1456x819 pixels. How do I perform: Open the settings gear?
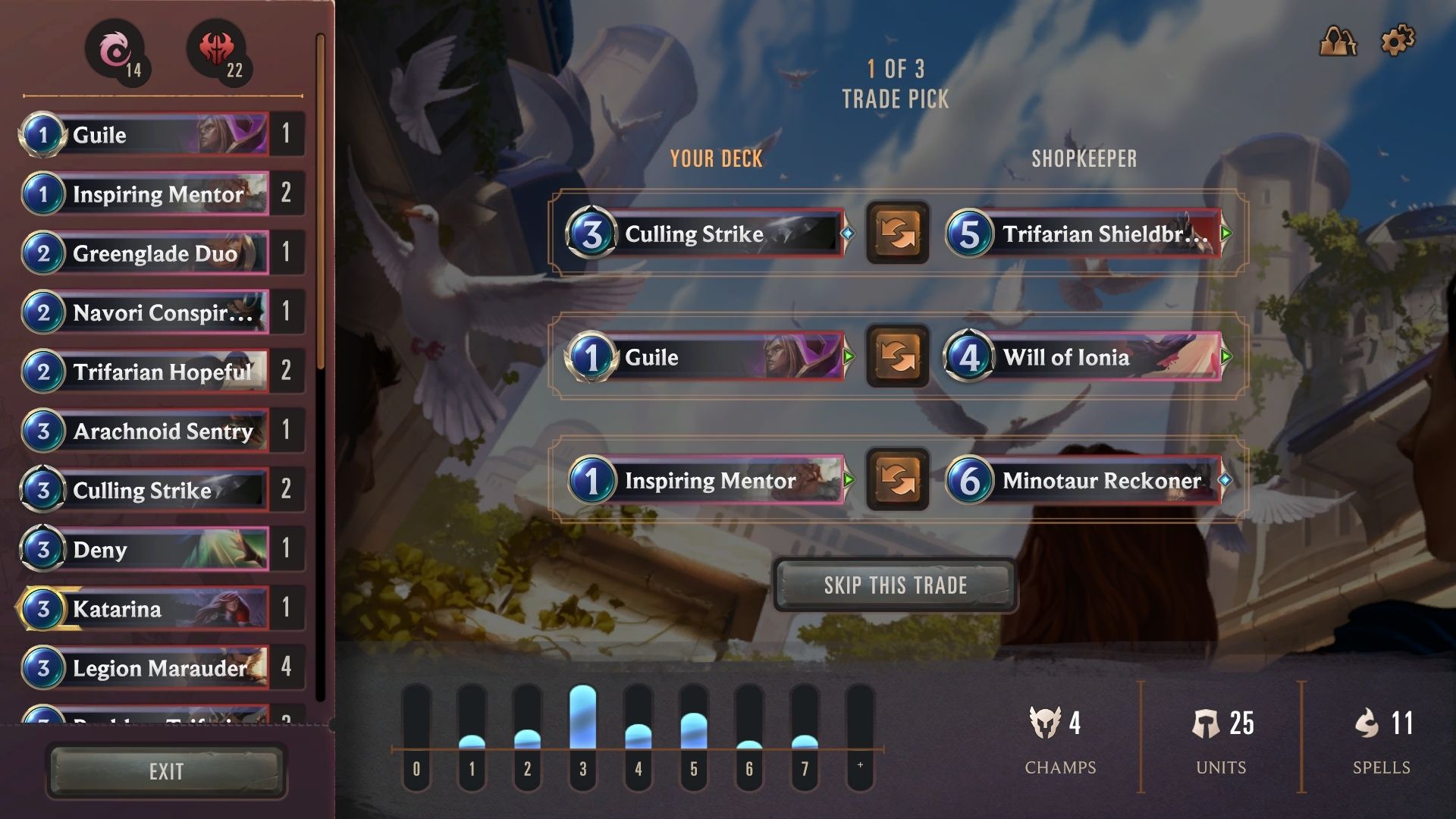tap(1398, 40)
